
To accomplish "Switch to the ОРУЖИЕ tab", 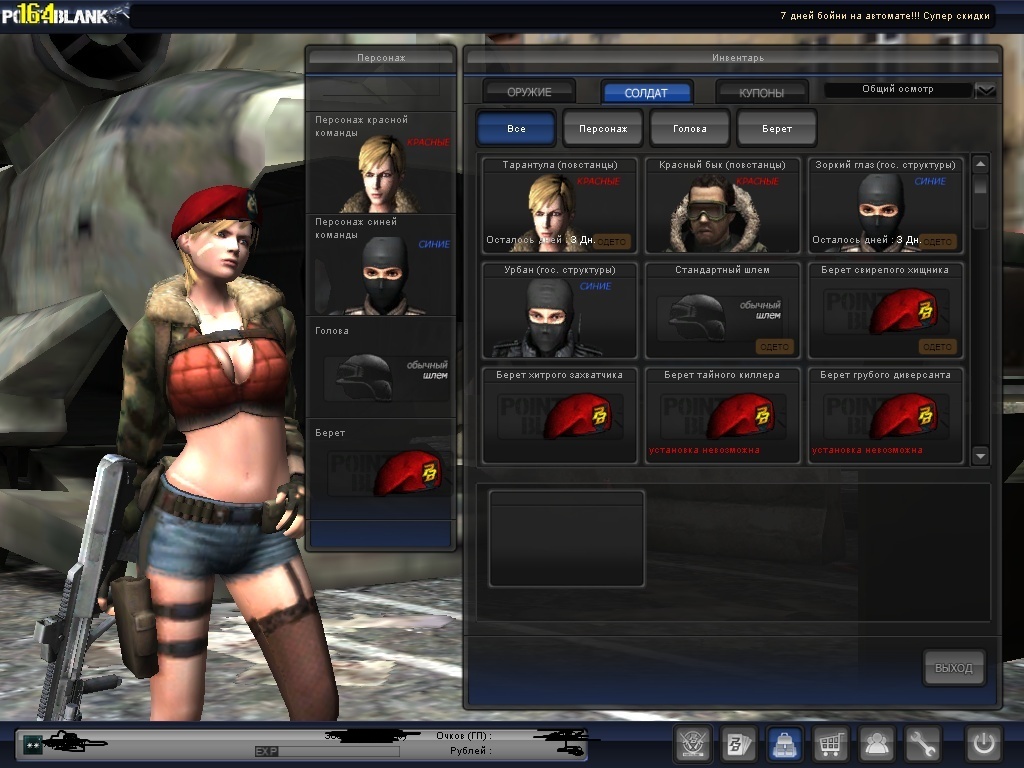I will click(x=529, y=92).
